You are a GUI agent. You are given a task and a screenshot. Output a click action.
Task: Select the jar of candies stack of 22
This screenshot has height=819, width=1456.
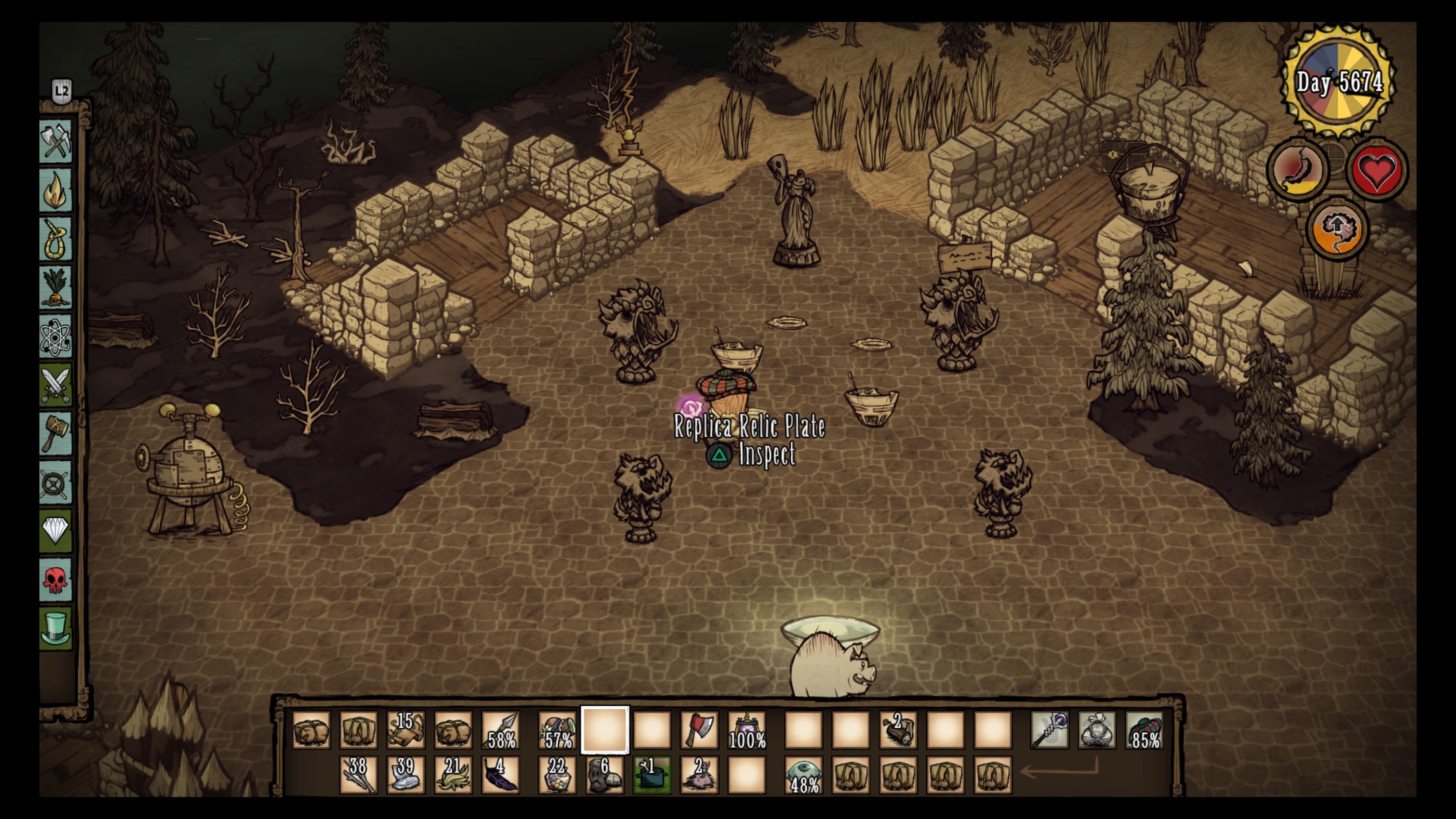[557, 775]
